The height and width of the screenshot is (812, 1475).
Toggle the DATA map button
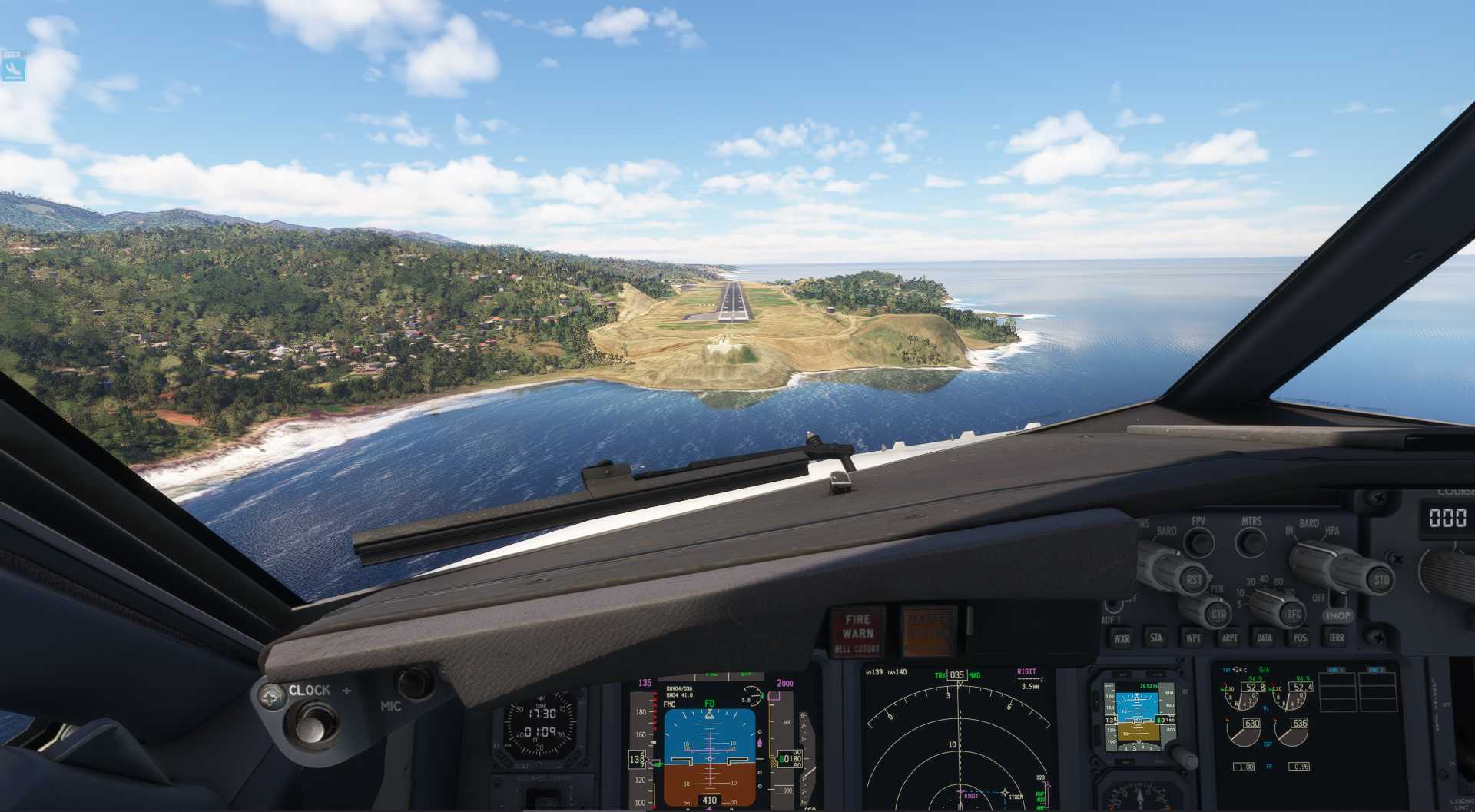point(1265,638)
